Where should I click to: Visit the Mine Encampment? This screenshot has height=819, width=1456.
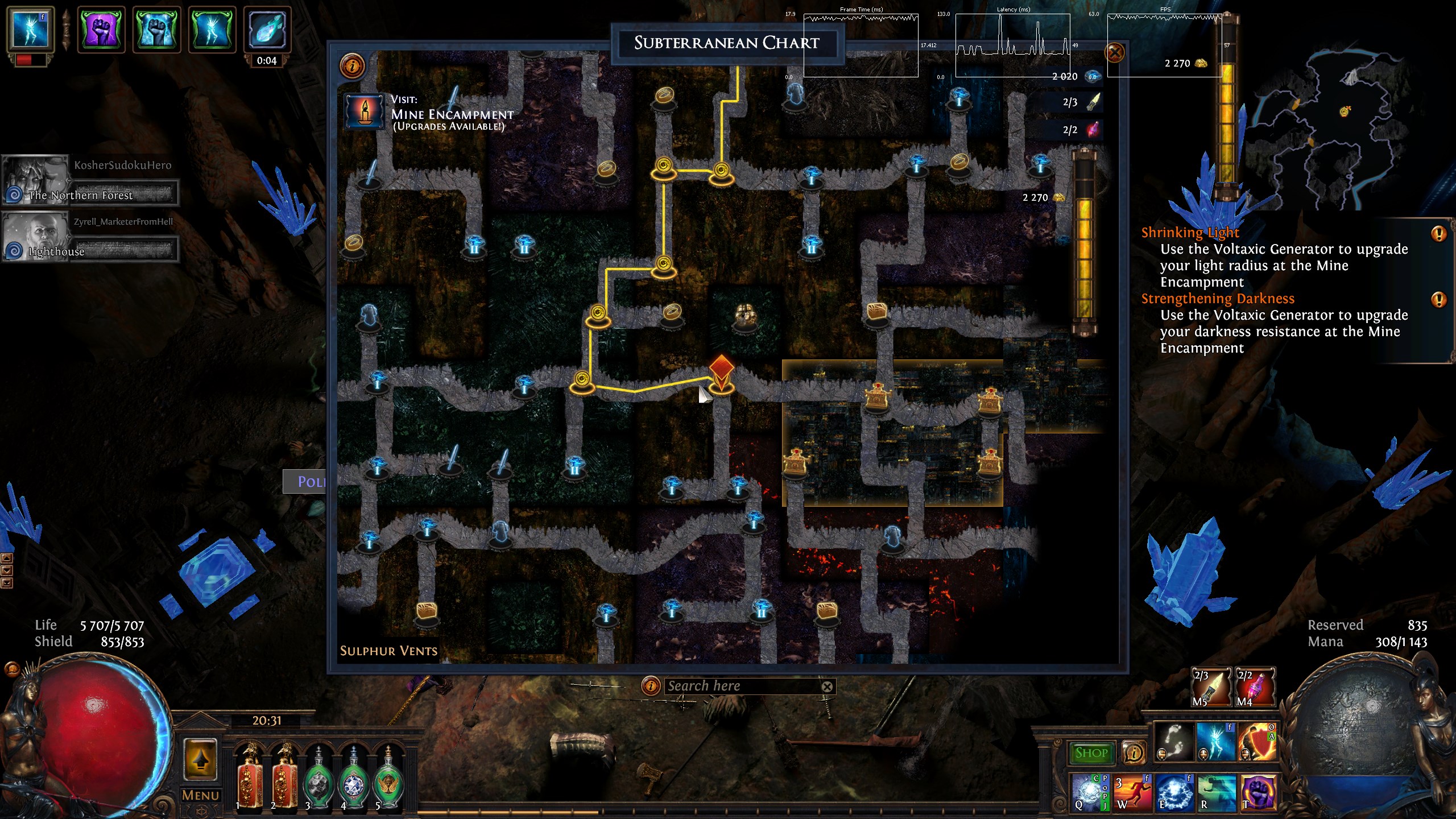365,111
